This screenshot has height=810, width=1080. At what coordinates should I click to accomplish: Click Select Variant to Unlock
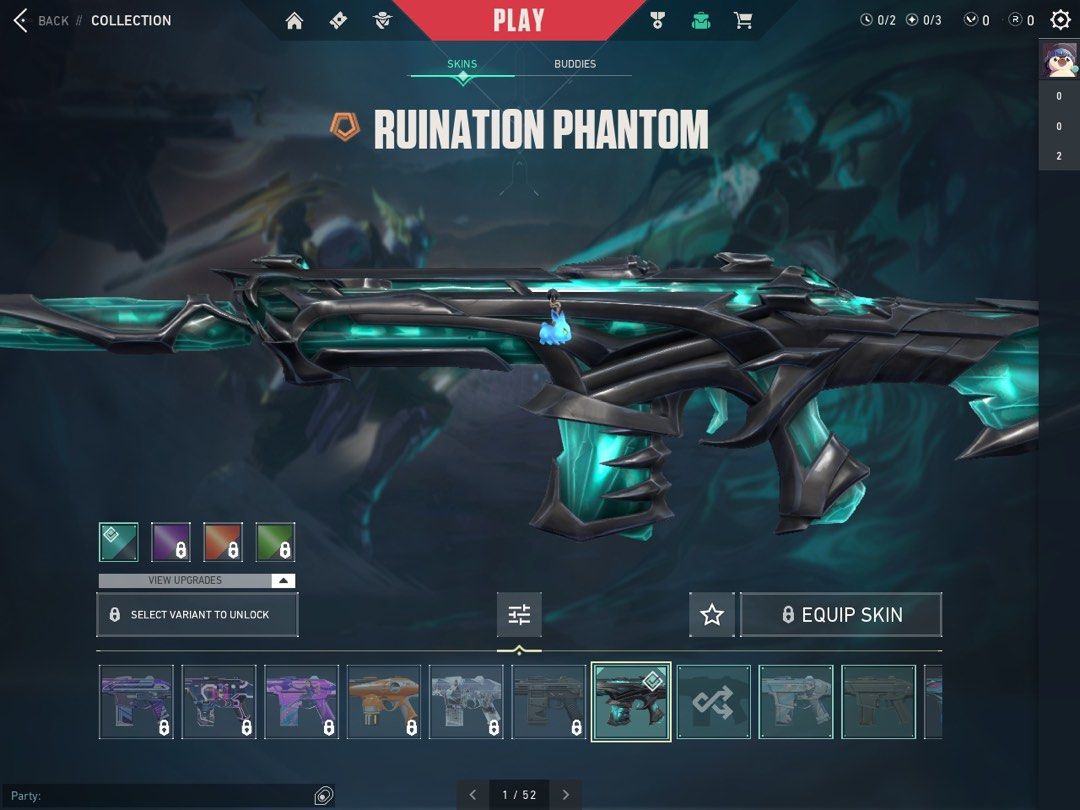click(x=197, y=615)
